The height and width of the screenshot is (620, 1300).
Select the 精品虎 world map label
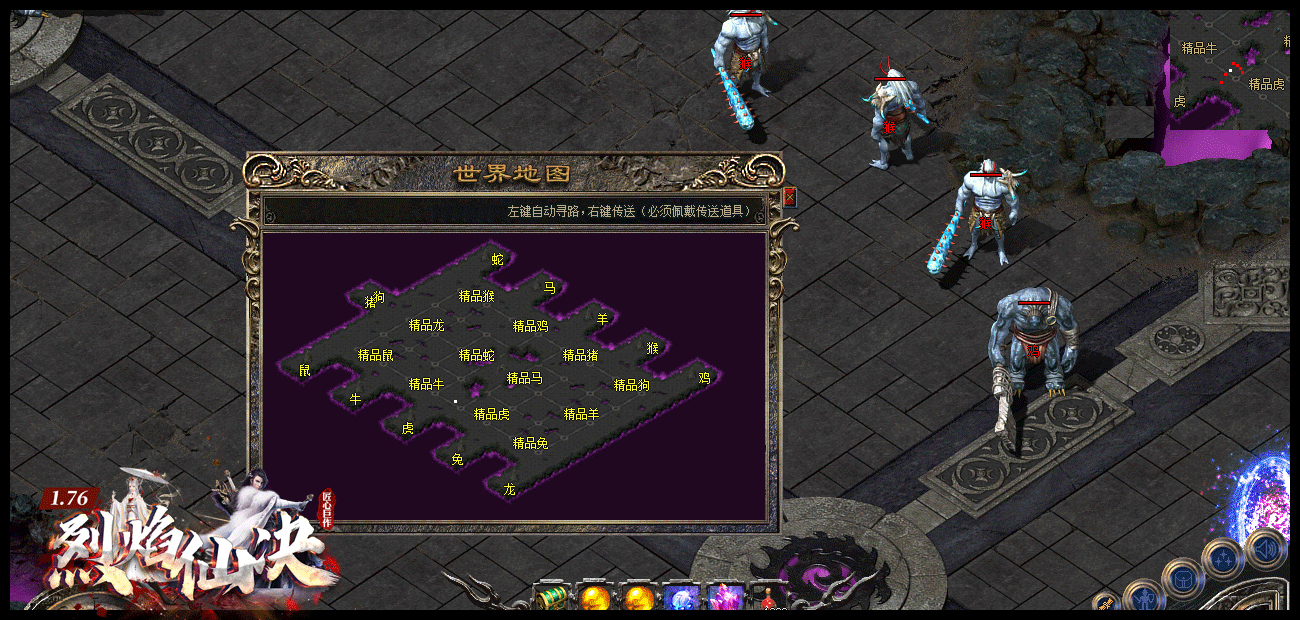(491, 414)
